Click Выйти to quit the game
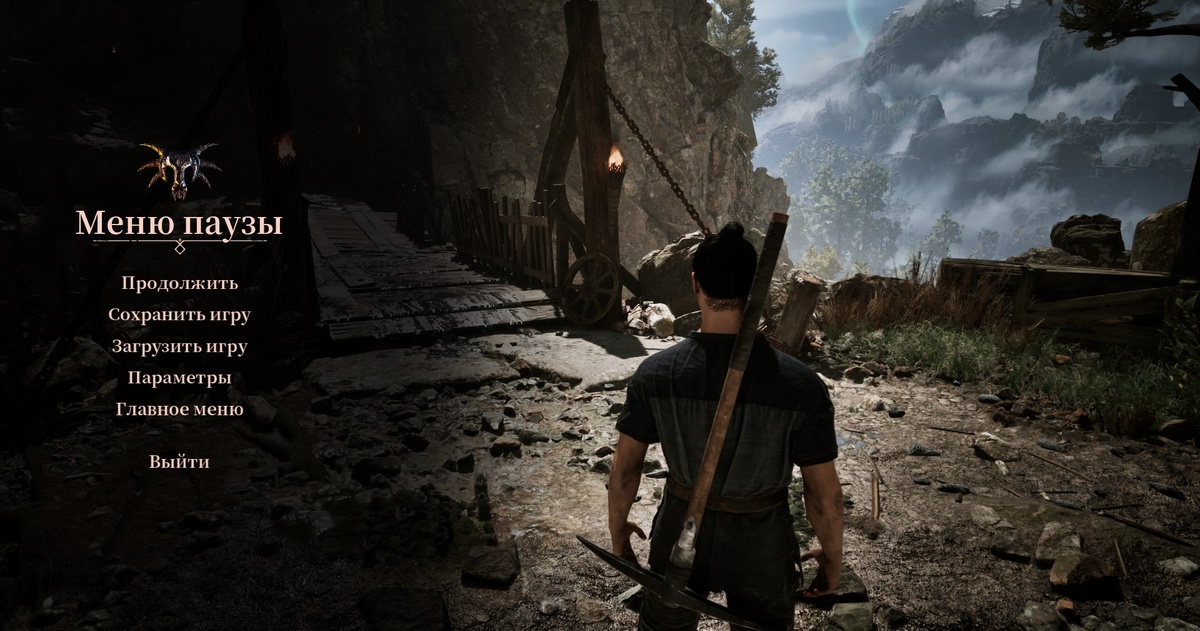Image resolution: width=1200 pixels, height=631 pixels. [180, 462]
